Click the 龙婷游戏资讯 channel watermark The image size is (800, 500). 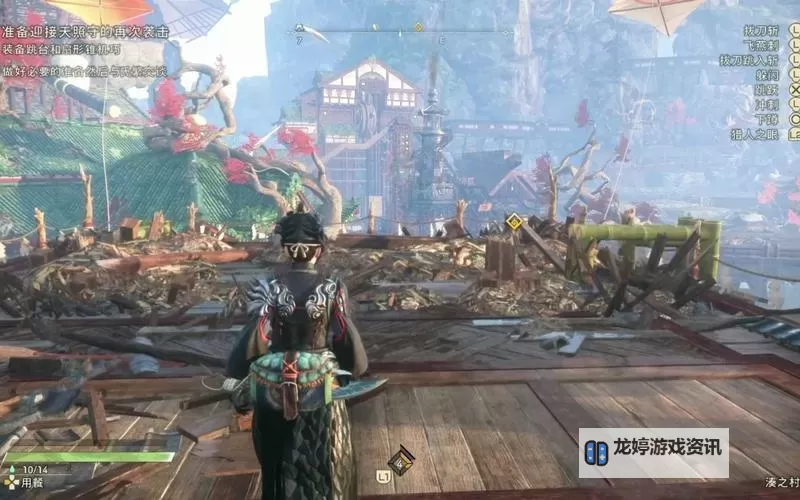pyautogui.click(x=654, y=453)
